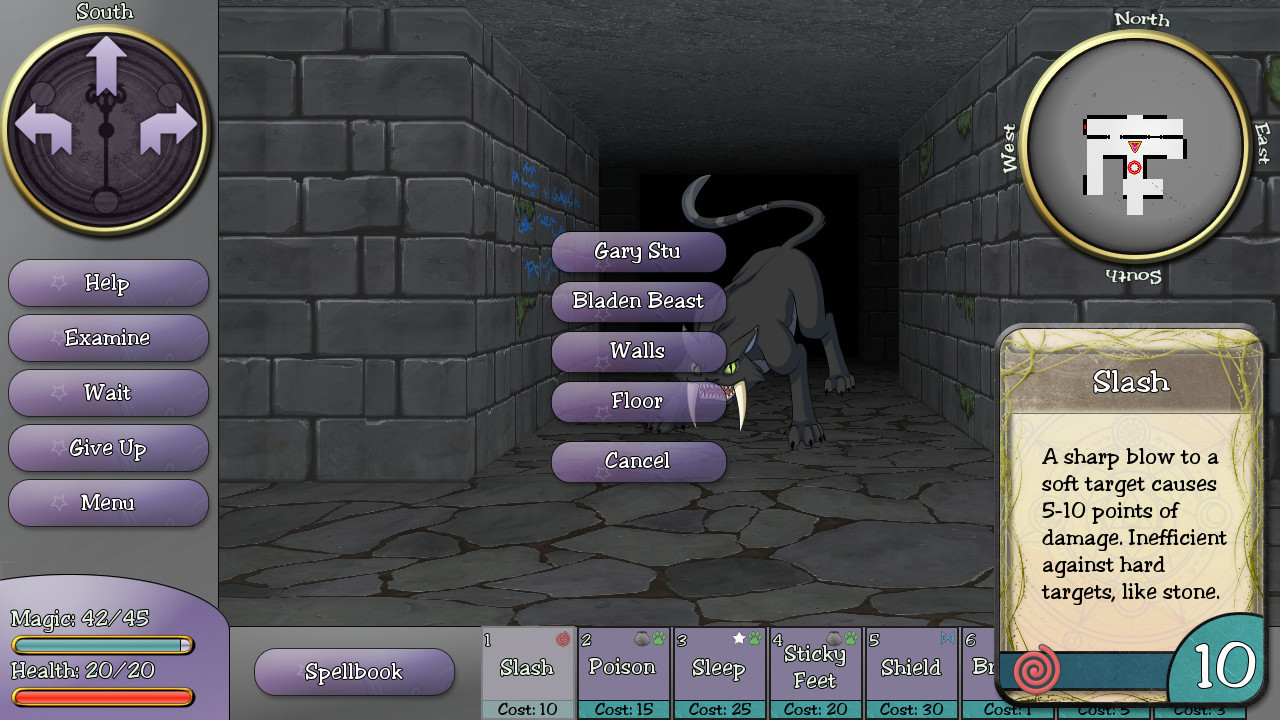This screenshot has width=1280, height=720.
Task: Click the Examine button
Action: click(x=108, y=338)
